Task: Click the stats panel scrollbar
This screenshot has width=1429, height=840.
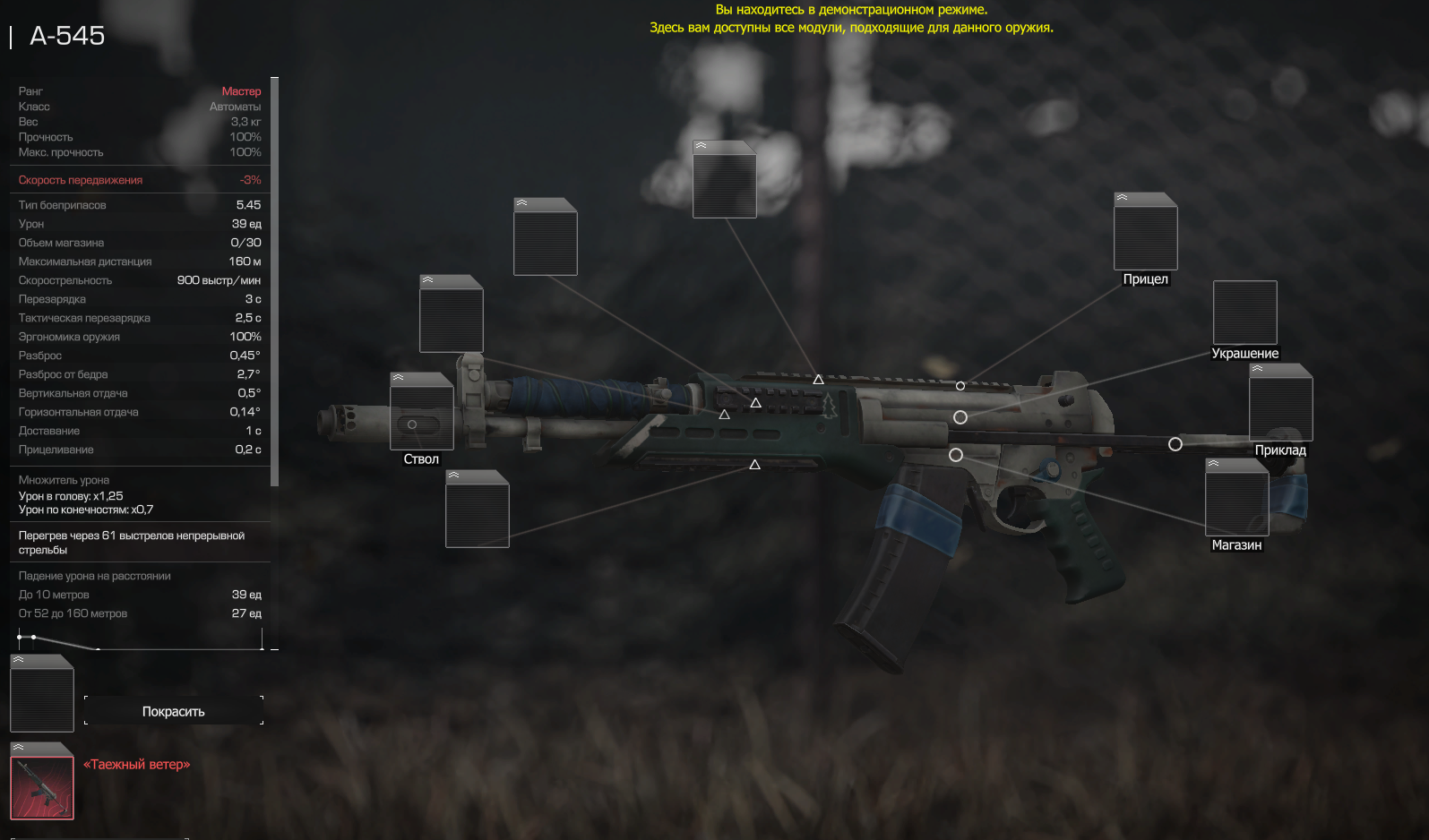Action: tap(274, 281)
